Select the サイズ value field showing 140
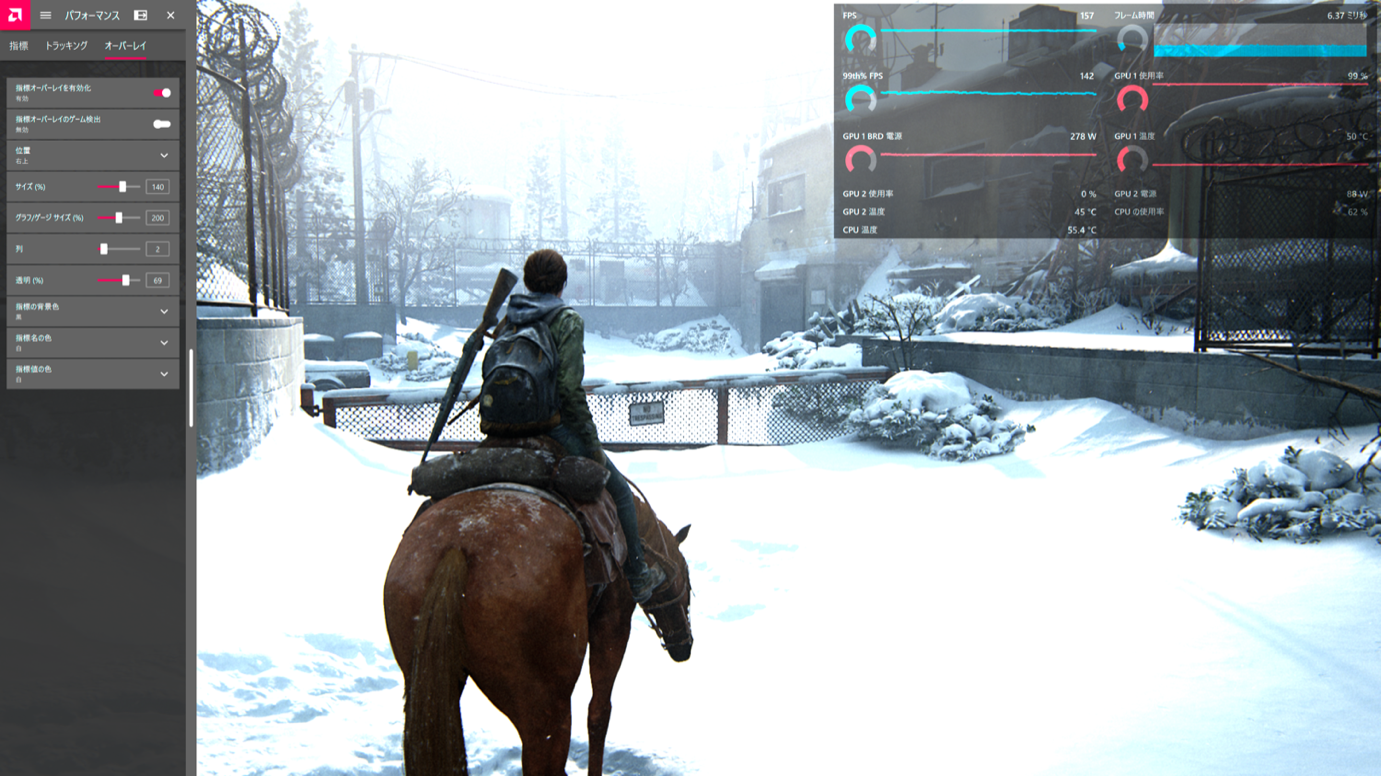Screen dimensions: 1381x776 (157, 187)
